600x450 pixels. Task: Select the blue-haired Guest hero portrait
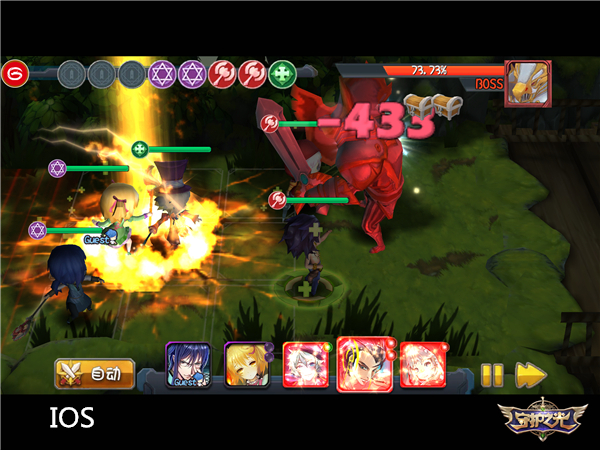pyautogui.click(x=185, y=365)
